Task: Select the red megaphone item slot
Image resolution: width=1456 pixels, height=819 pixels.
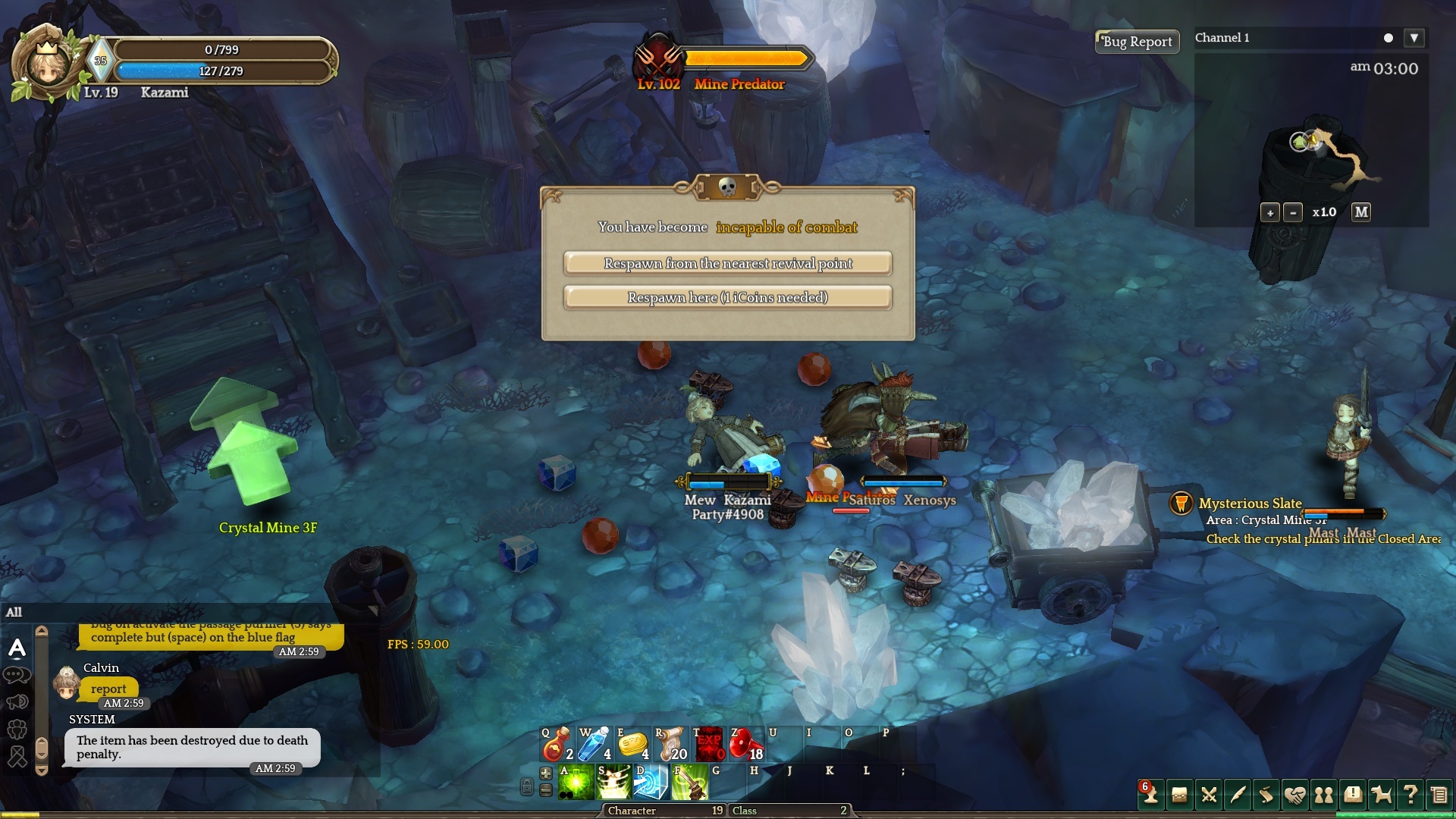Action: click(x=745, y=745)
